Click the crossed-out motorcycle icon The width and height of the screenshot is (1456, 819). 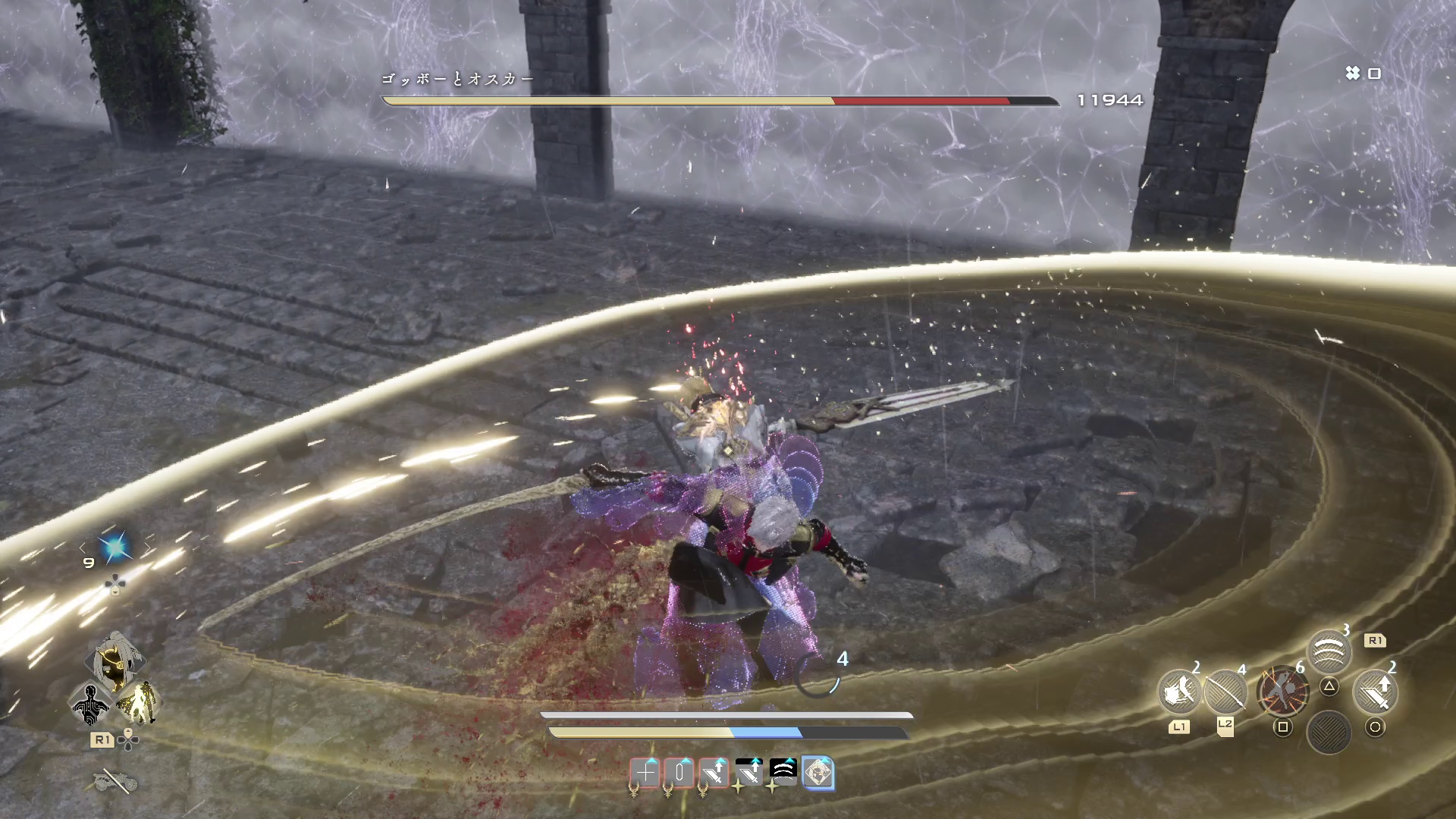pos(114,780)
